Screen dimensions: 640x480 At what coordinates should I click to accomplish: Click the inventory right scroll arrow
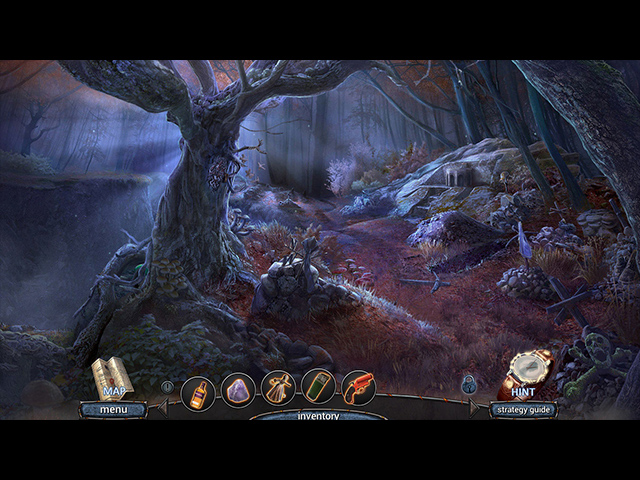[x=473, y=406]
